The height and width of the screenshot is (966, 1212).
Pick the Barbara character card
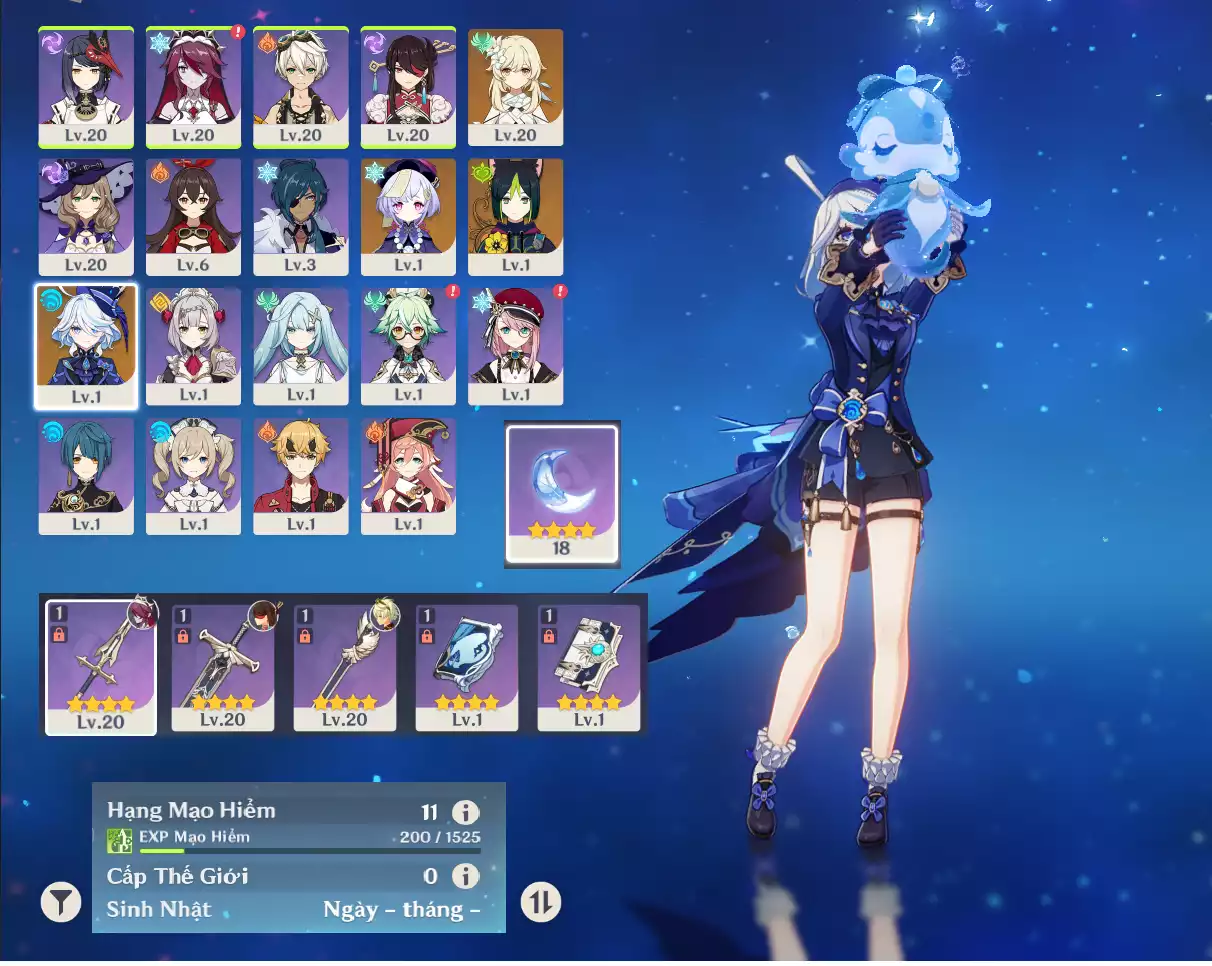click(194, 476)
